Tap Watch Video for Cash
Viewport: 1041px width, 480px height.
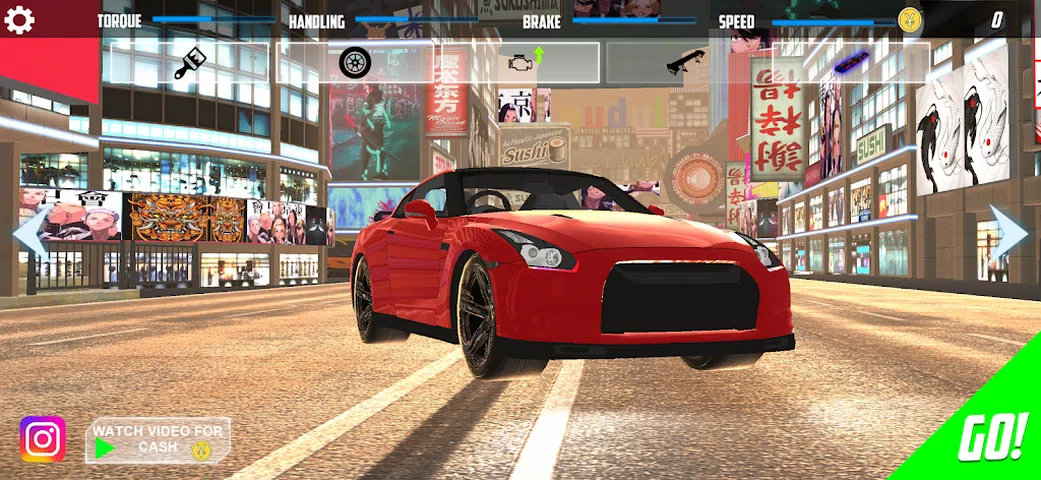(158, 440)
